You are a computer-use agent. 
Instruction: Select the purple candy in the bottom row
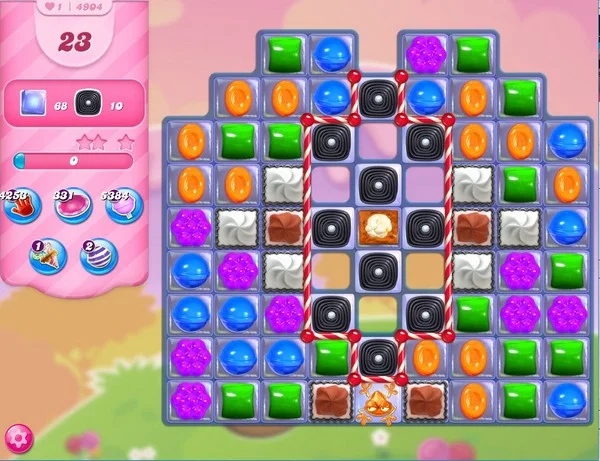coord(190,400)
